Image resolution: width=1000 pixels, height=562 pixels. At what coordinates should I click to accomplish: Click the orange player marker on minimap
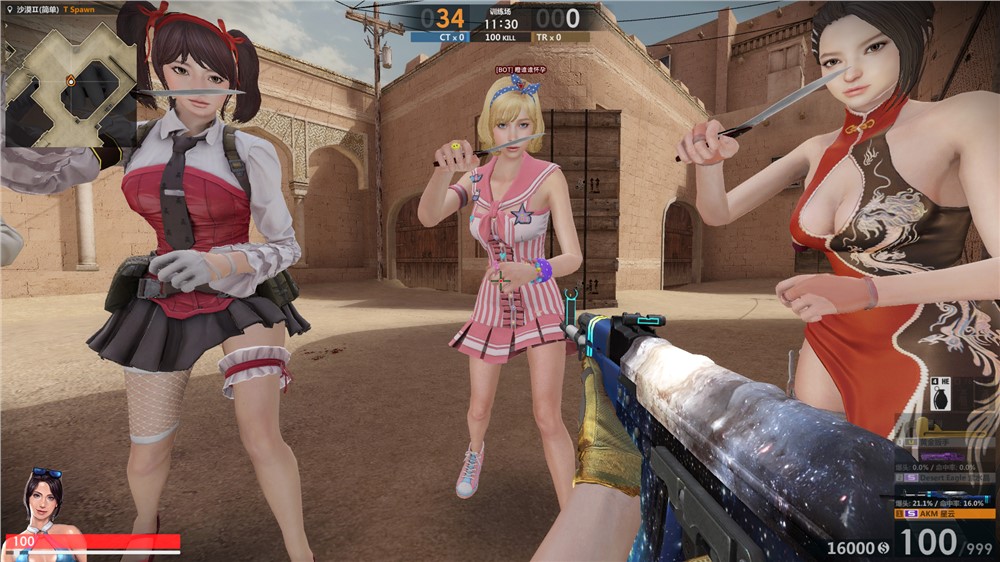click(x=71, y=80)
